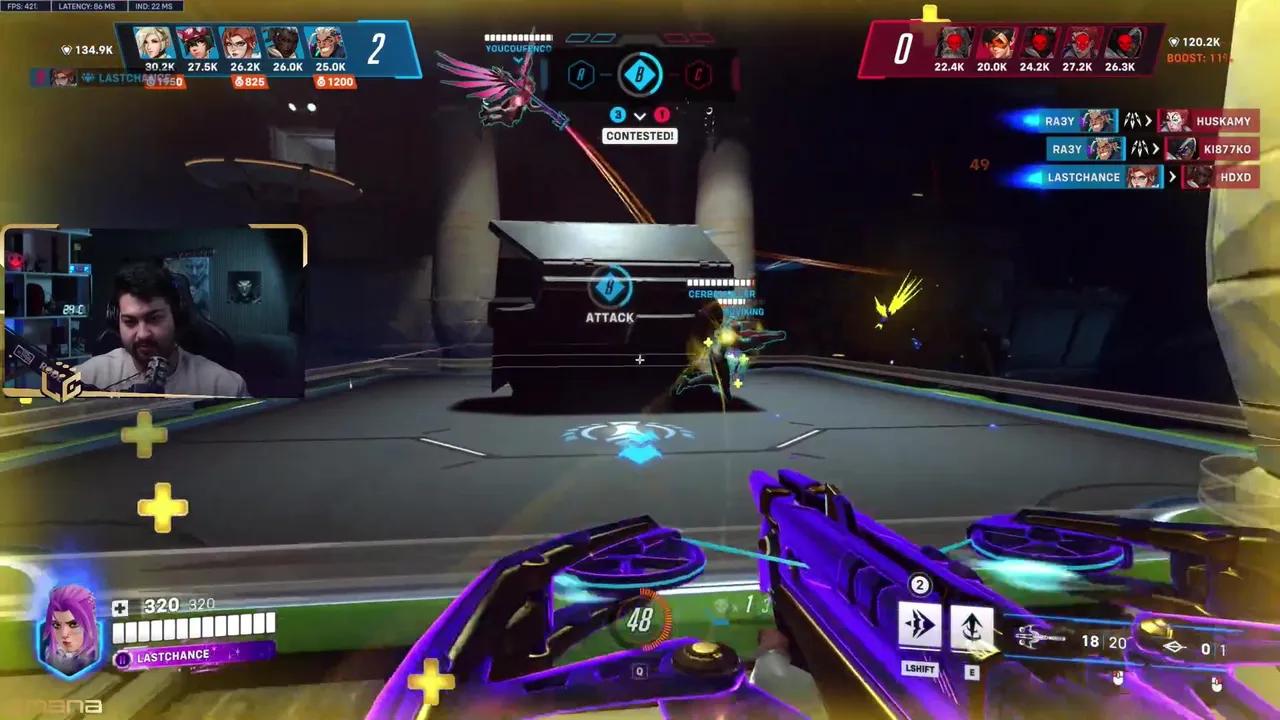Image resolution: width=1280 pixels, height=720 pixels.
Task: Select objective point A in top bar
Action: 581,75
